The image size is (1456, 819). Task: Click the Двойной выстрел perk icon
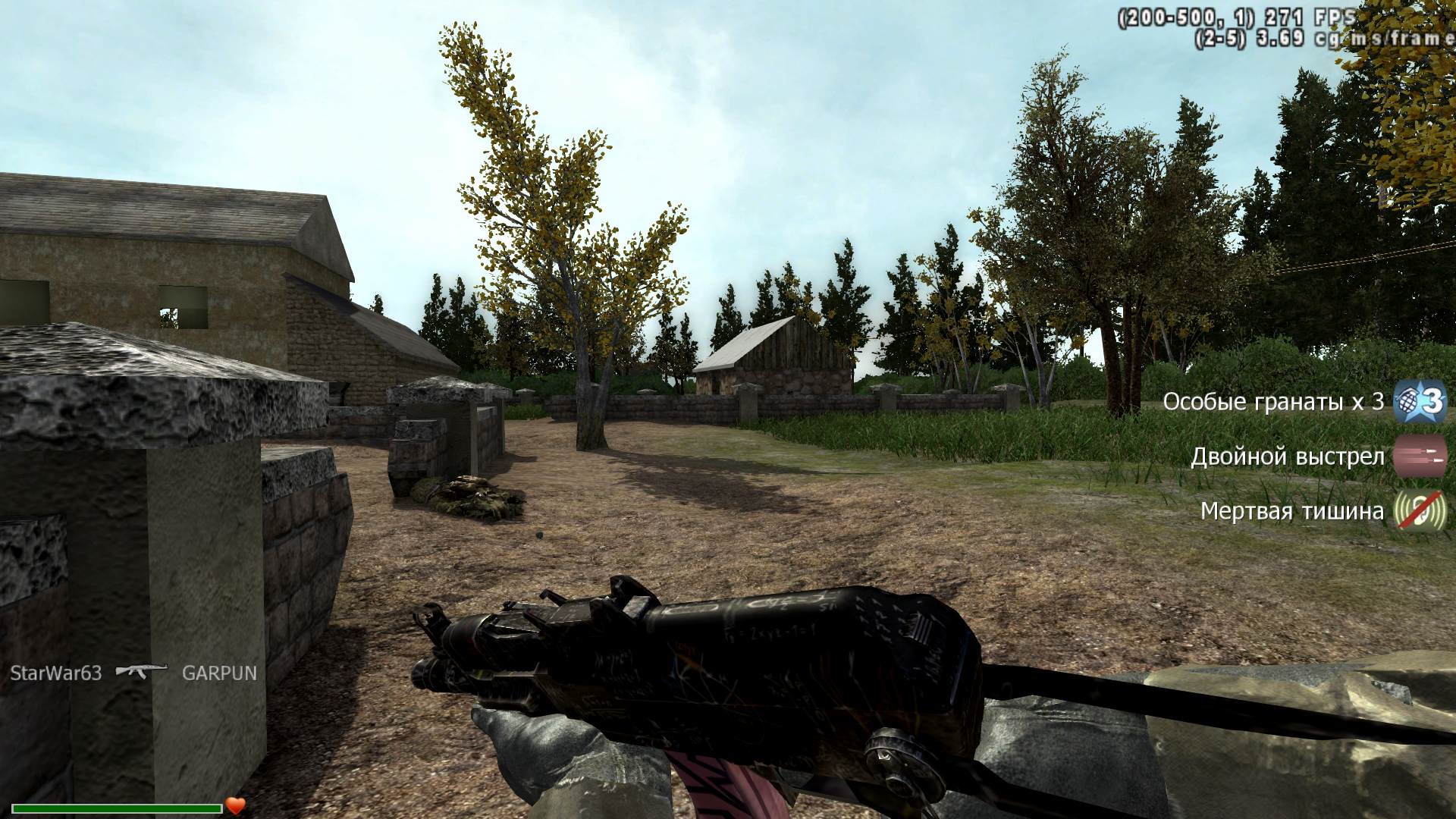(x=1420, y=457)
